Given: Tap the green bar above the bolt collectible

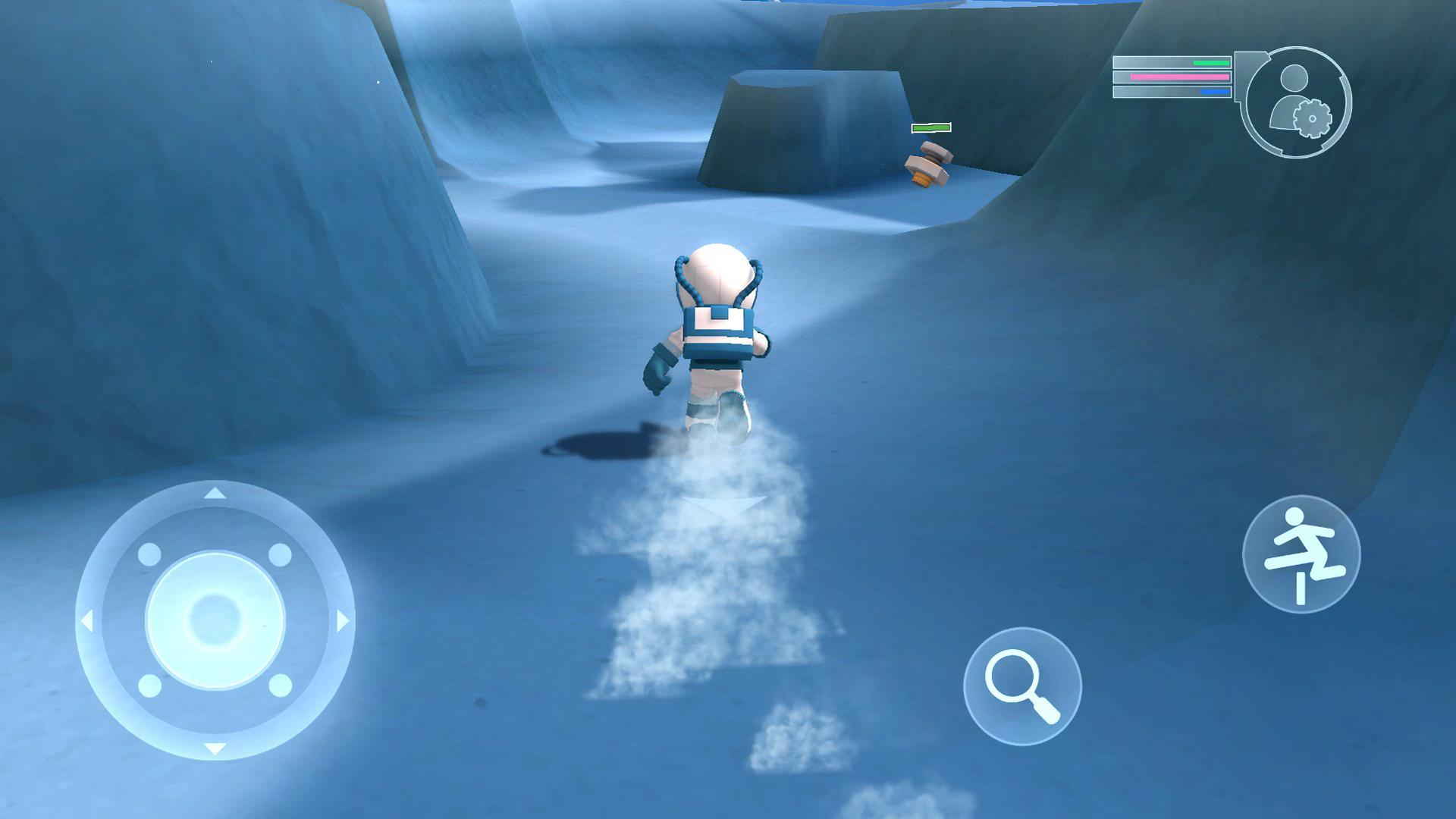Looking at the screenshot, I should [931, 127].
